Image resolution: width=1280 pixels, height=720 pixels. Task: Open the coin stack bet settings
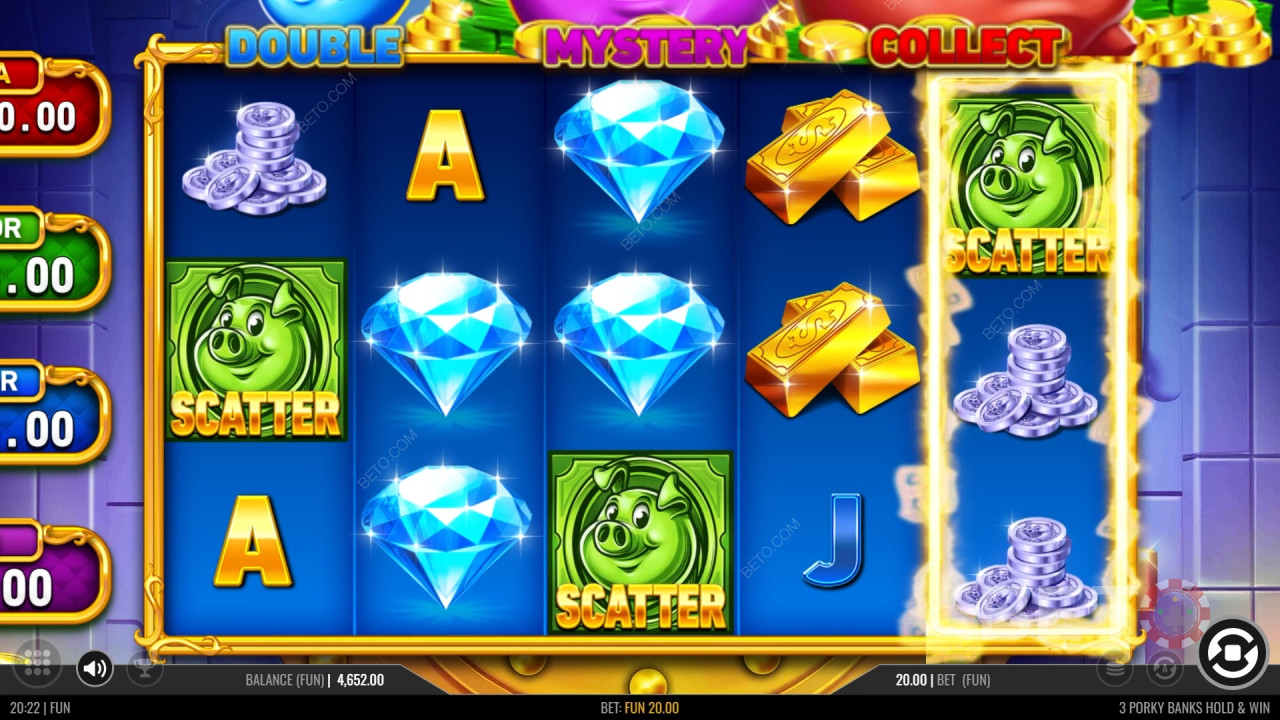pos(1114,668)
